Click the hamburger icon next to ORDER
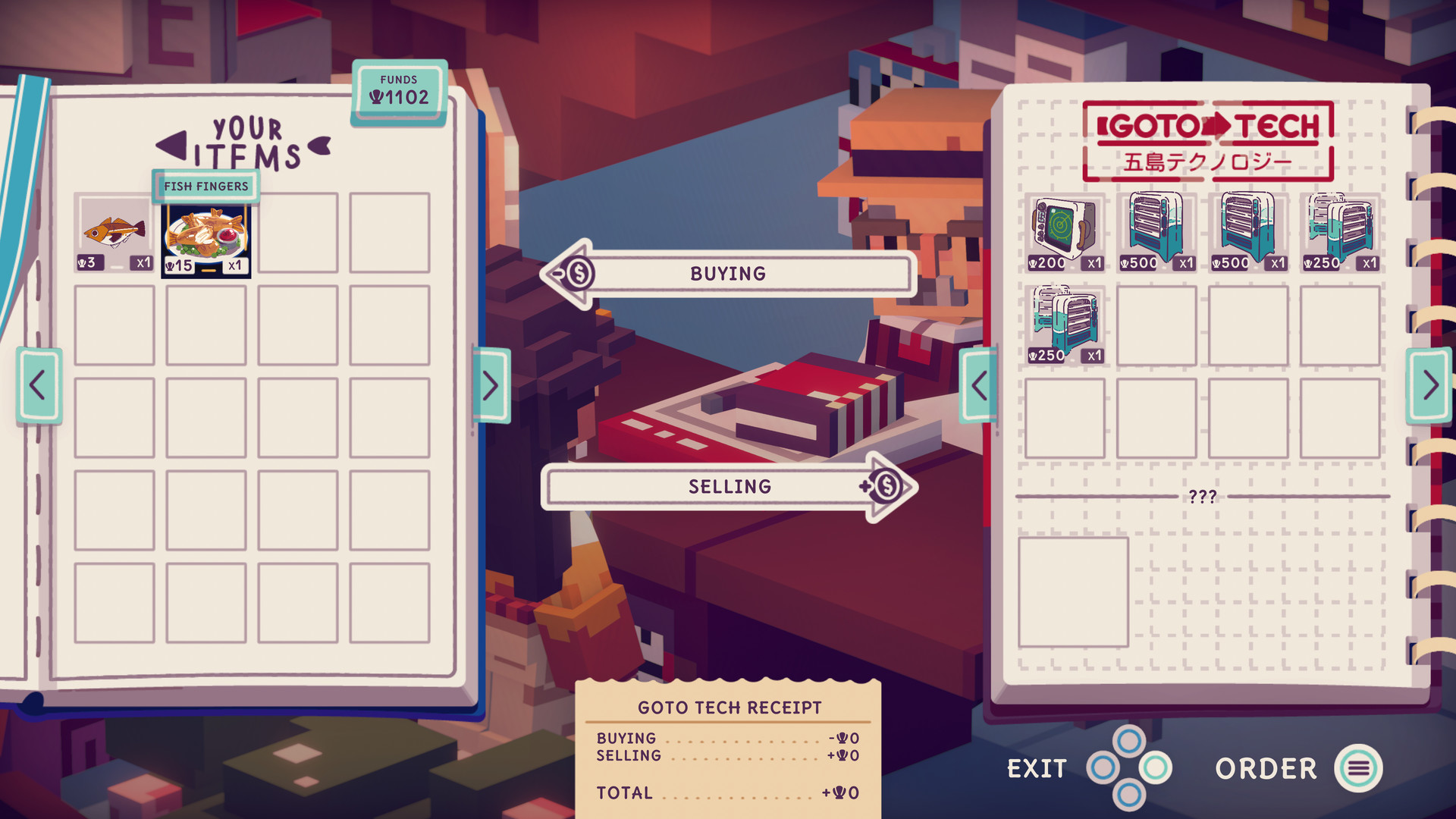1456x819 pixels. 1360,768
